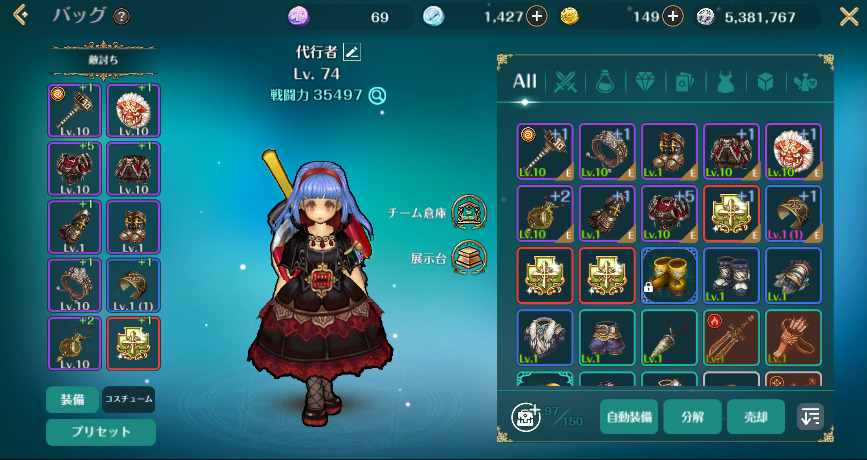This screenshot has height=460, width=867.
Task: Go back with the top-left arrow
Action: [19, 16]
